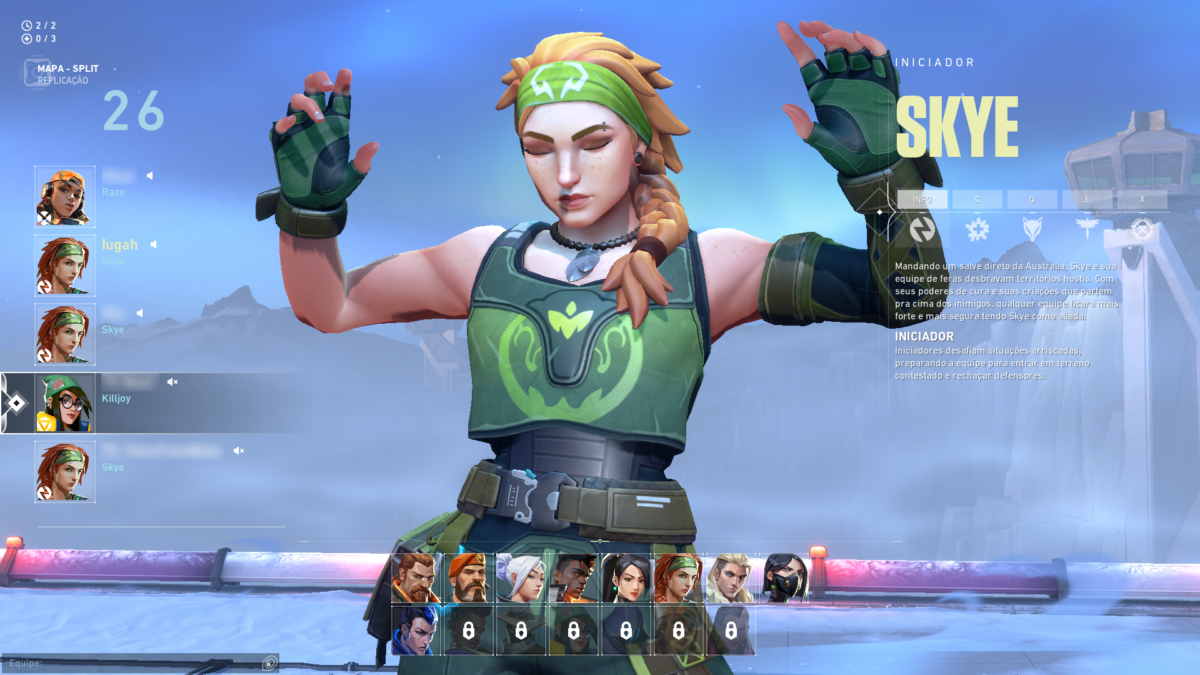Switch to the INFO tab
Screen dimensions: 1200x675
pos(922,199)
